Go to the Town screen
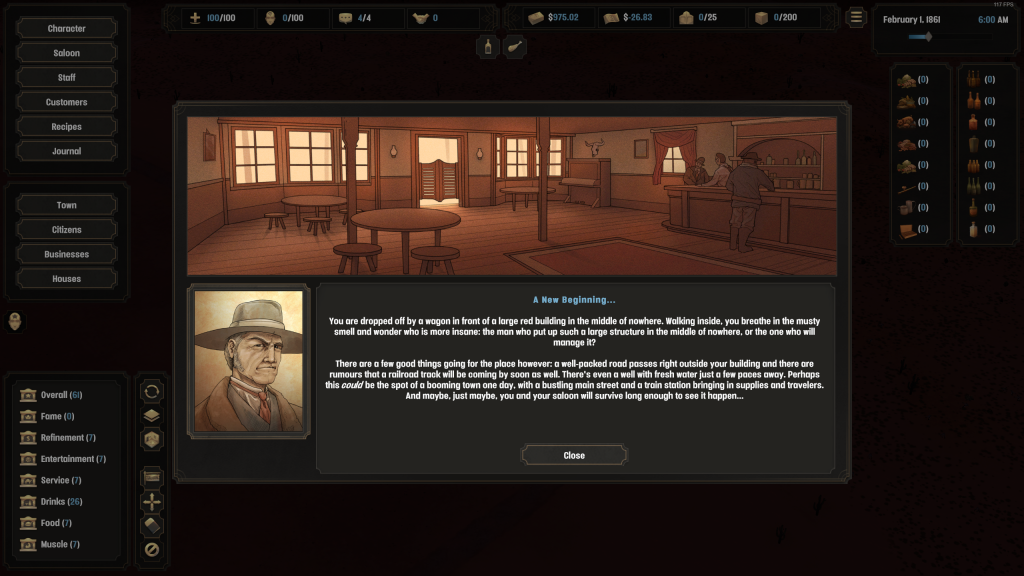1024x576 pixels. point(67,205)
